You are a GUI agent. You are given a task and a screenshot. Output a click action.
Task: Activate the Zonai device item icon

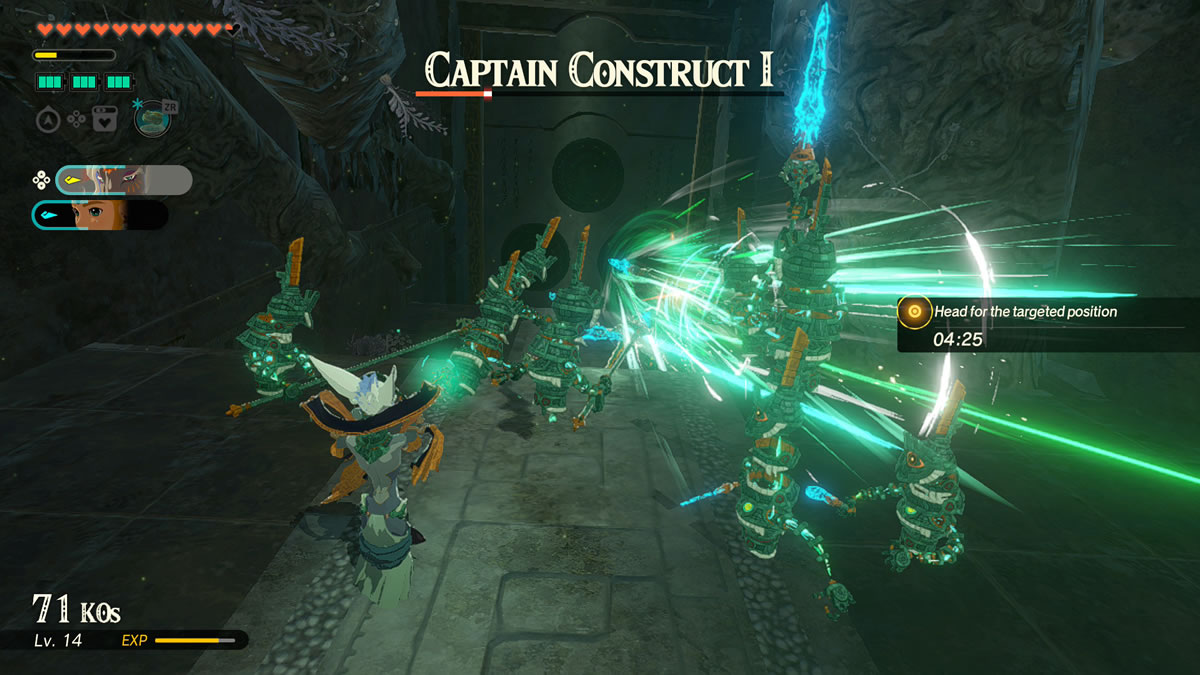click(152, 119)
